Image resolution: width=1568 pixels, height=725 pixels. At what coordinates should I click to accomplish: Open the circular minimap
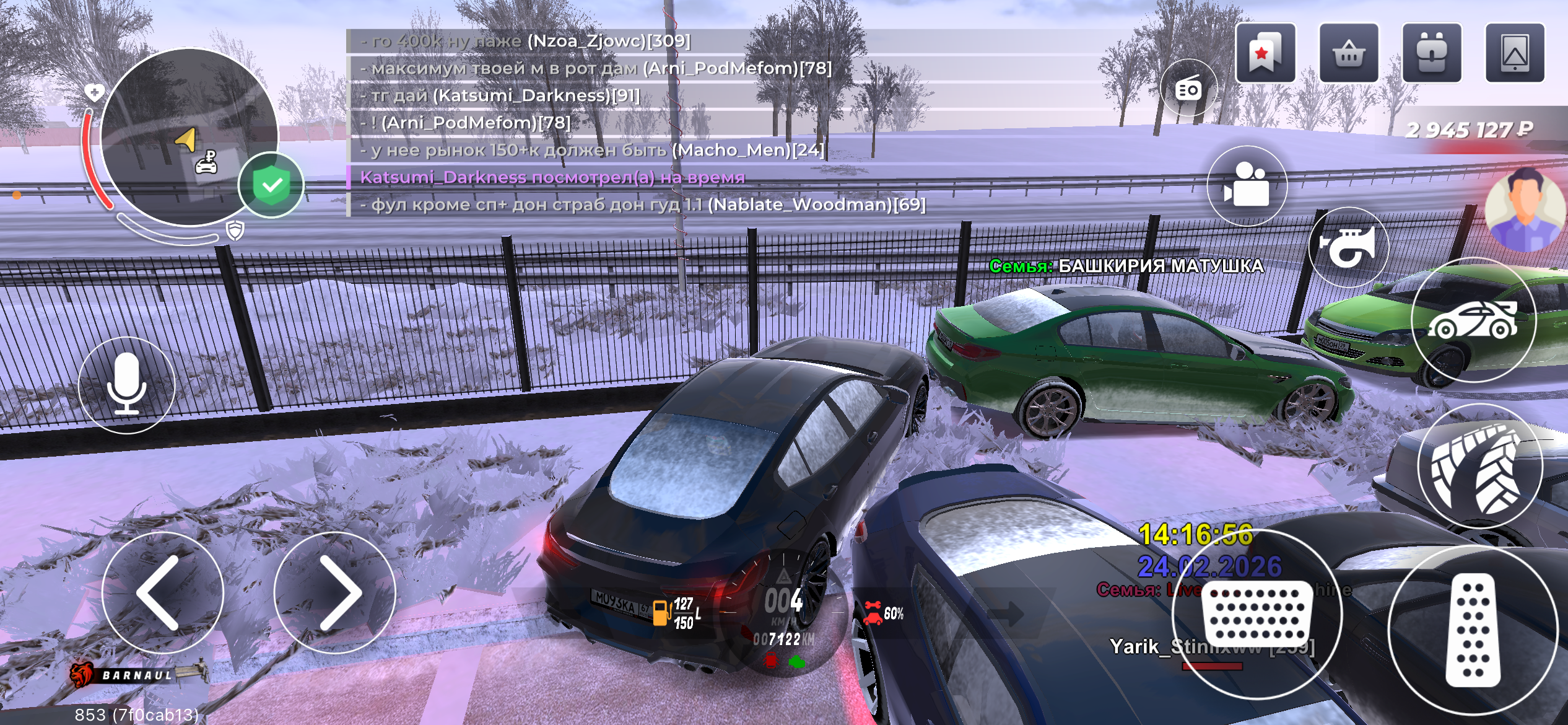(188, 136)
